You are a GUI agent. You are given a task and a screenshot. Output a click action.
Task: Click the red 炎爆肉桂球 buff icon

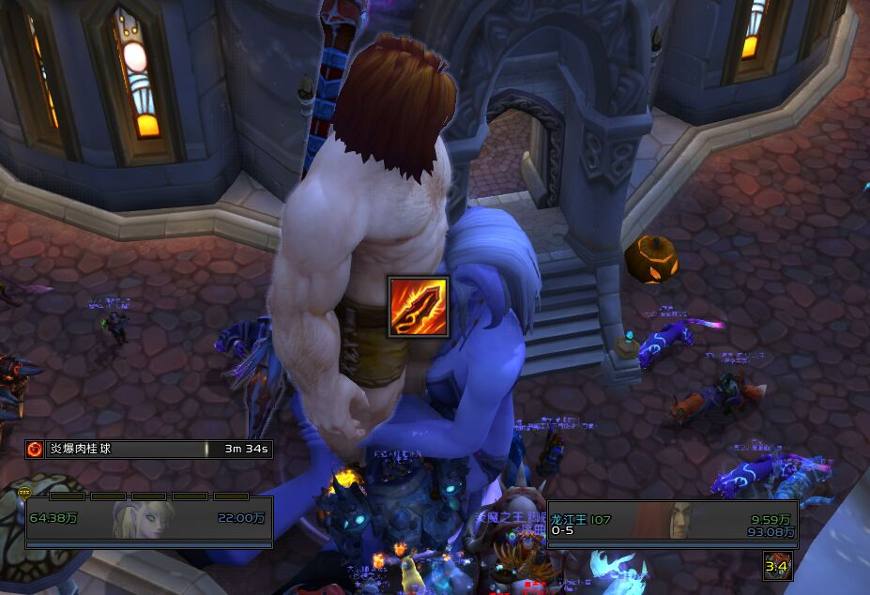click(34, 449)
